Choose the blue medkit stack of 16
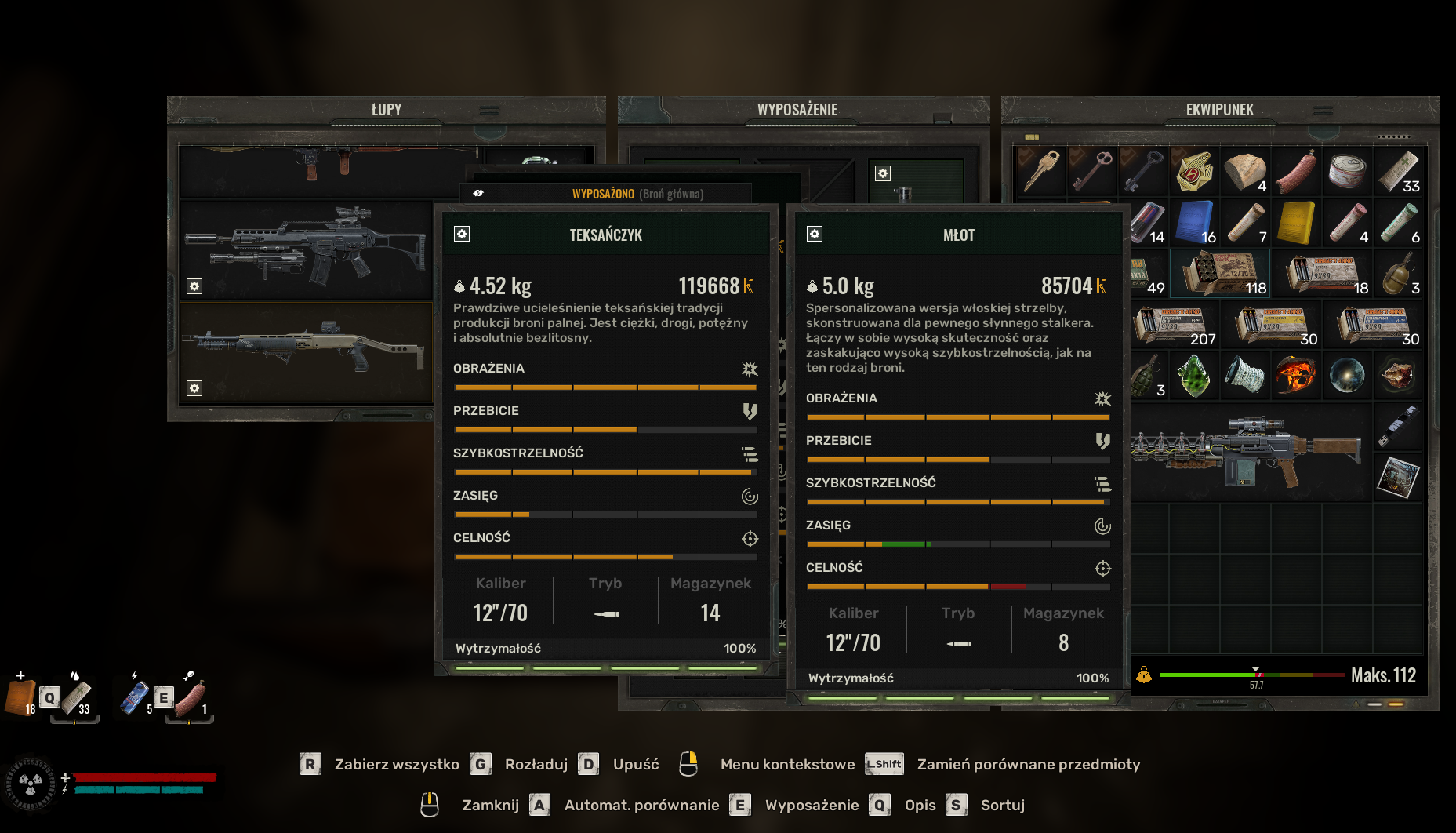Image resolution: width=1456 pixels, height=833 pixels. (1194, 221)
